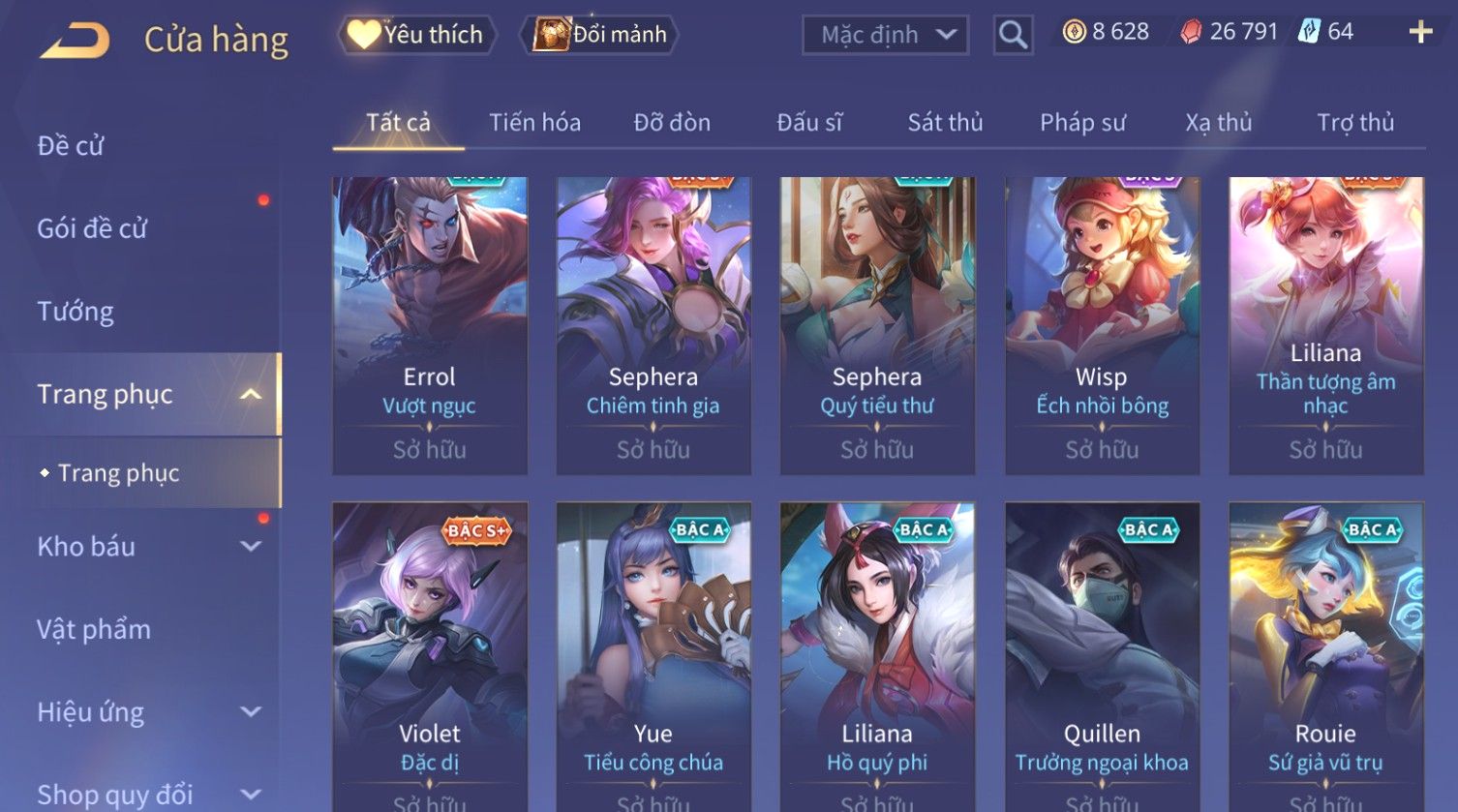Switch to the Pháp sư tab
This screenshot has height=812, width=1458.
pos(1082,123)
